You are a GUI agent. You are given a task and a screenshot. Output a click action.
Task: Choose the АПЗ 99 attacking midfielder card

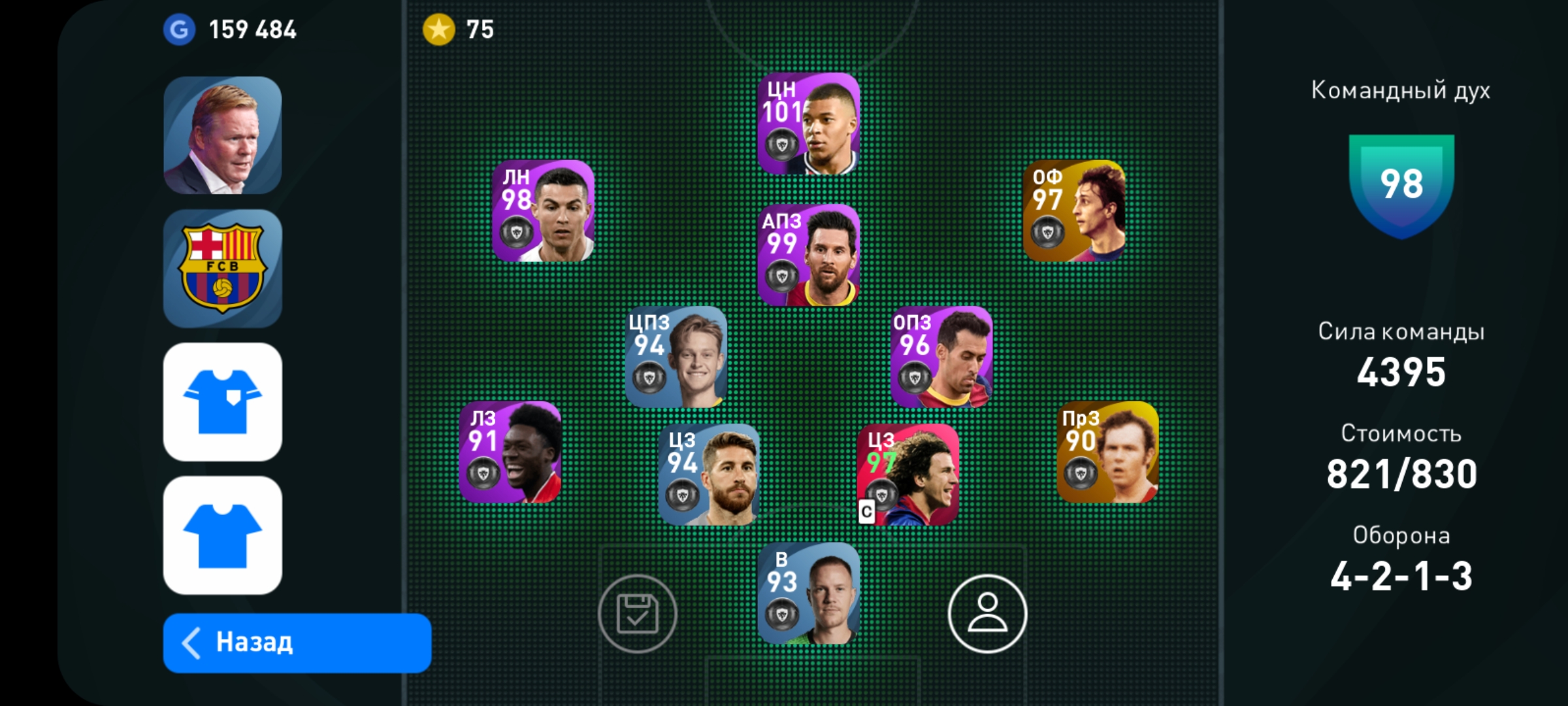pyautogui.click(x=809, y=255)
